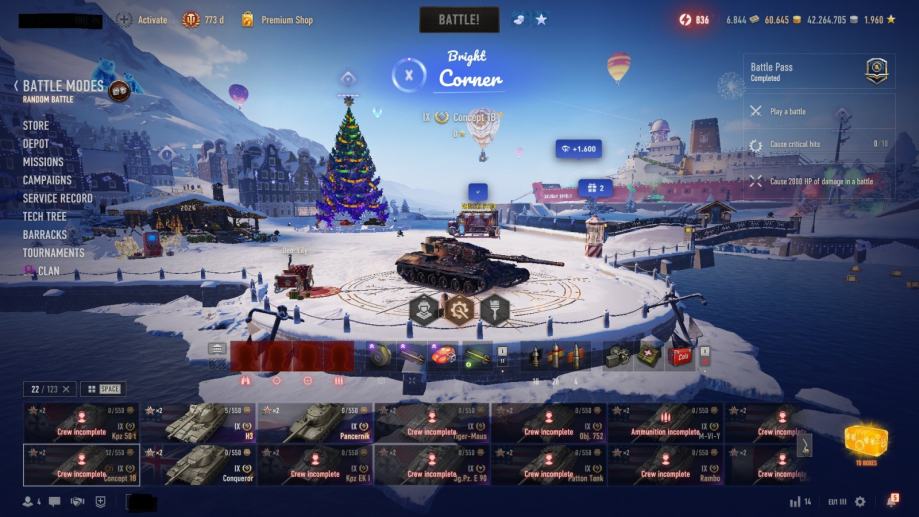Viewport: 919px width, 517px height.
Task: Select the Conqueror tank in the carousel
Action: pos(198,464)
